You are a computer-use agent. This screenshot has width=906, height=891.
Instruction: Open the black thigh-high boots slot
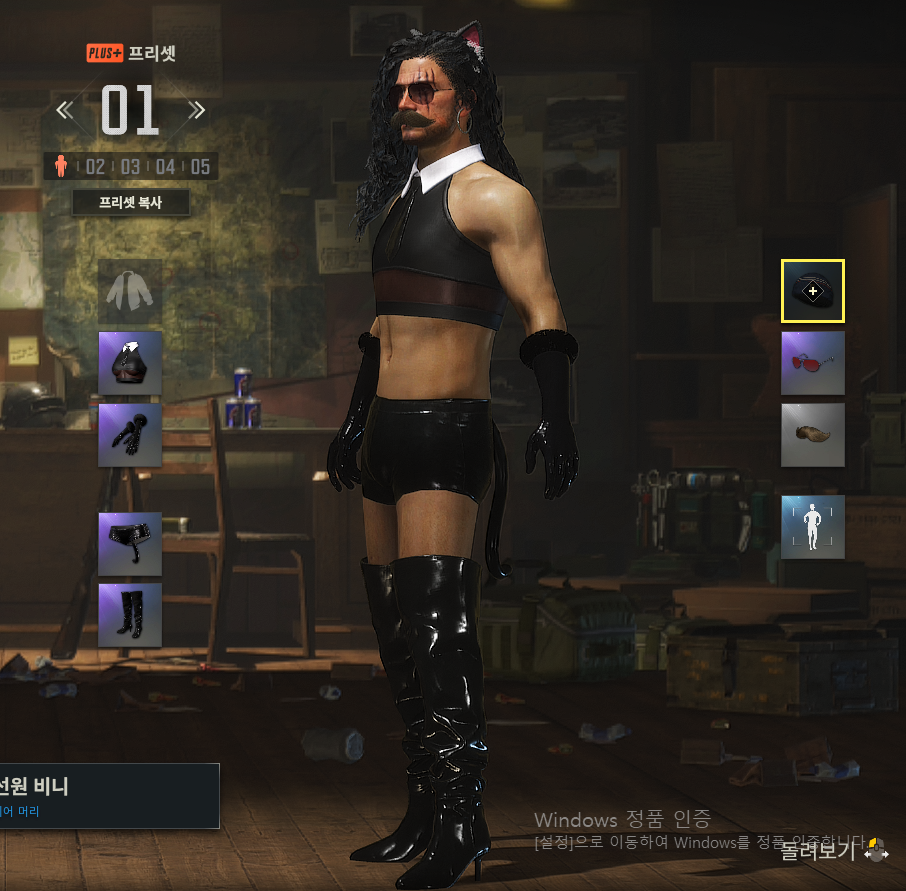[x=130, y=615]
